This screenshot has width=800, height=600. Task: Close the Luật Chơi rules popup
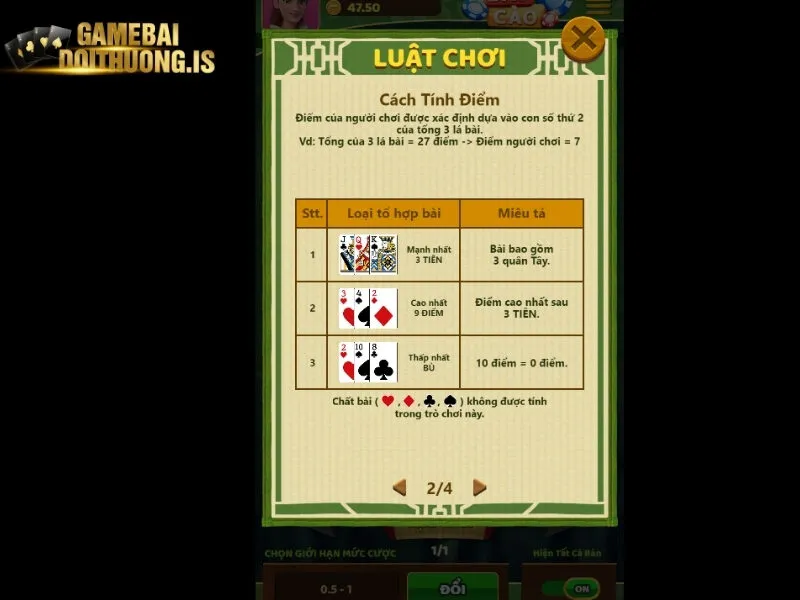click(582, 41)
